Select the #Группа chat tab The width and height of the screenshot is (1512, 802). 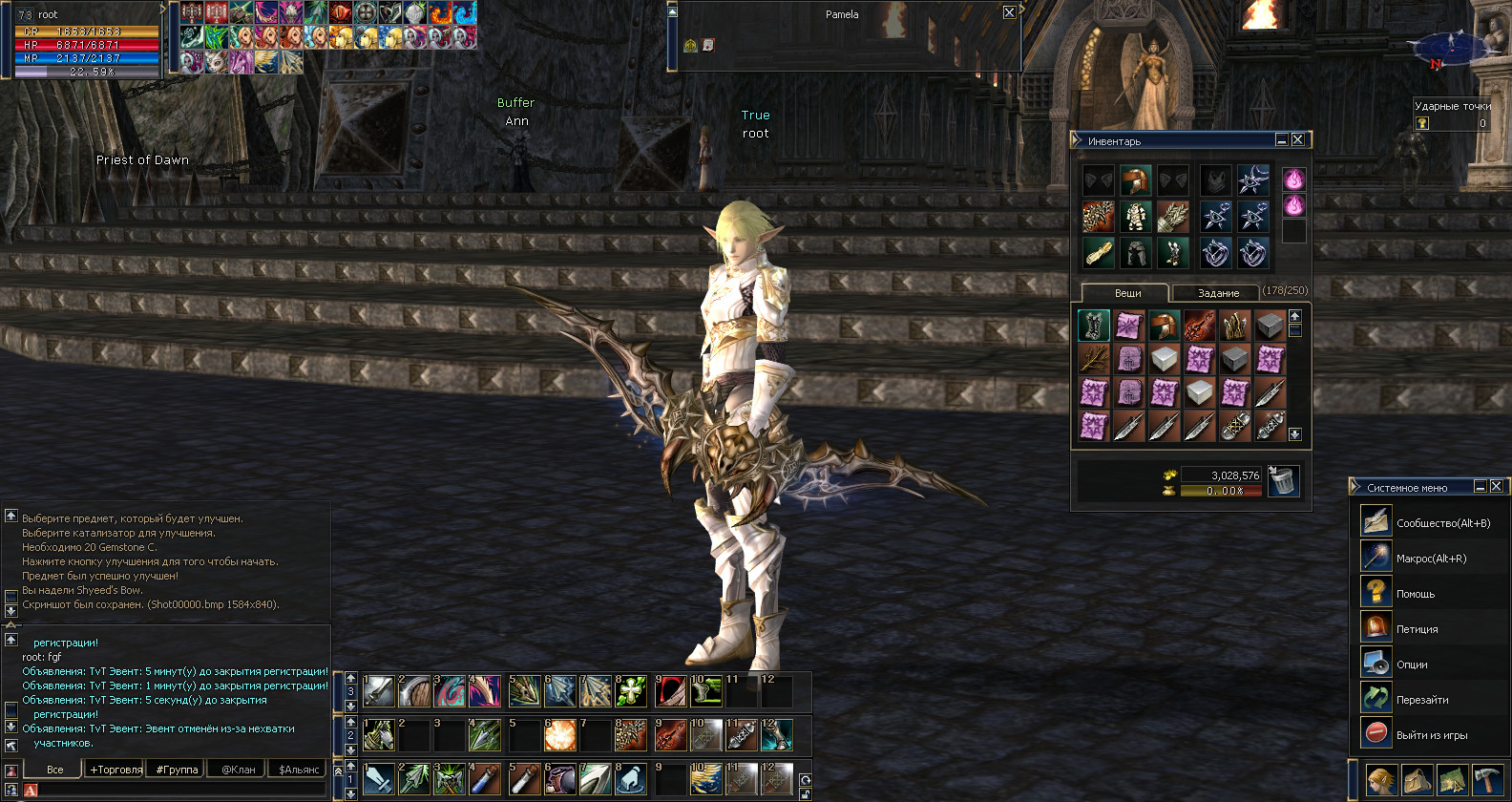point(177,770)
